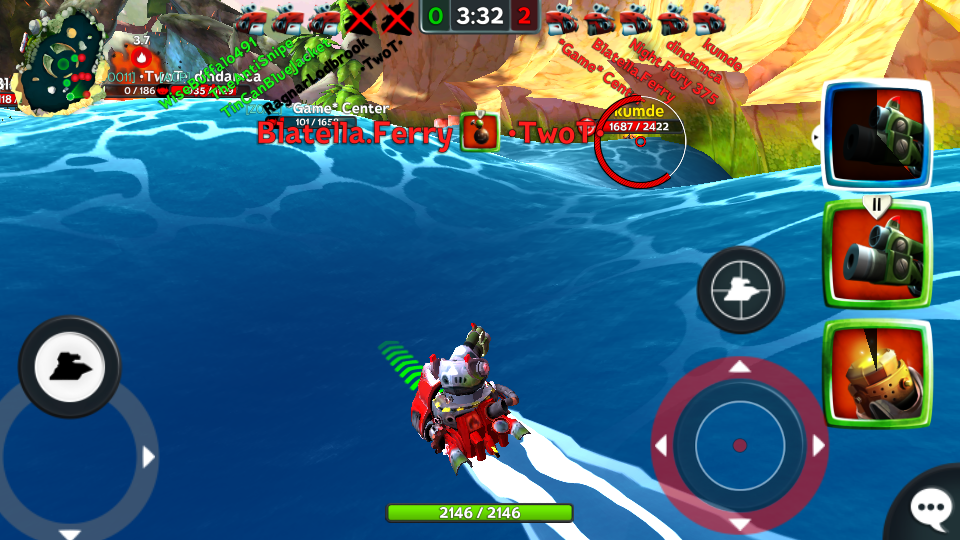Tap the crosshair target lock button
This screenshot has width=960, height=540.
point(740,290)
